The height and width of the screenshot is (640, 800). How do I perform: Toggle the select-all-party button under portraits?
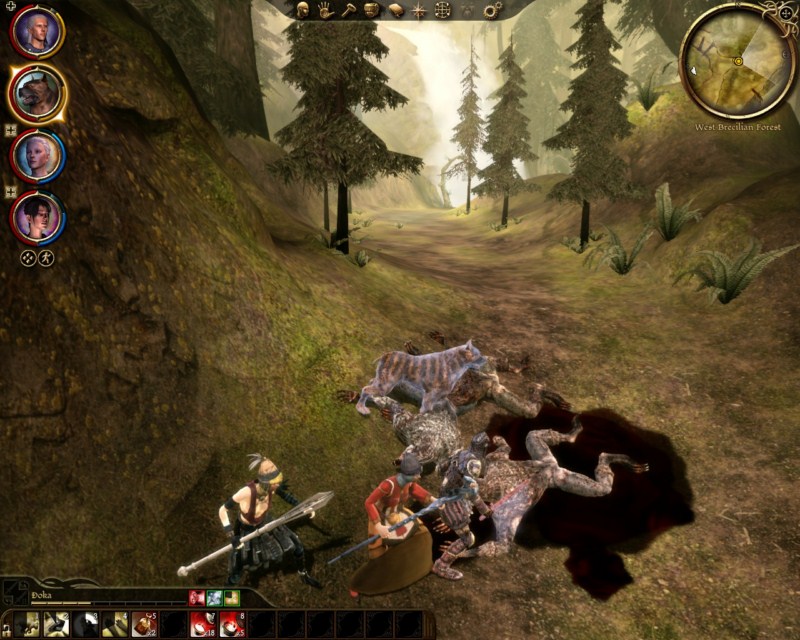click(27, 257)
